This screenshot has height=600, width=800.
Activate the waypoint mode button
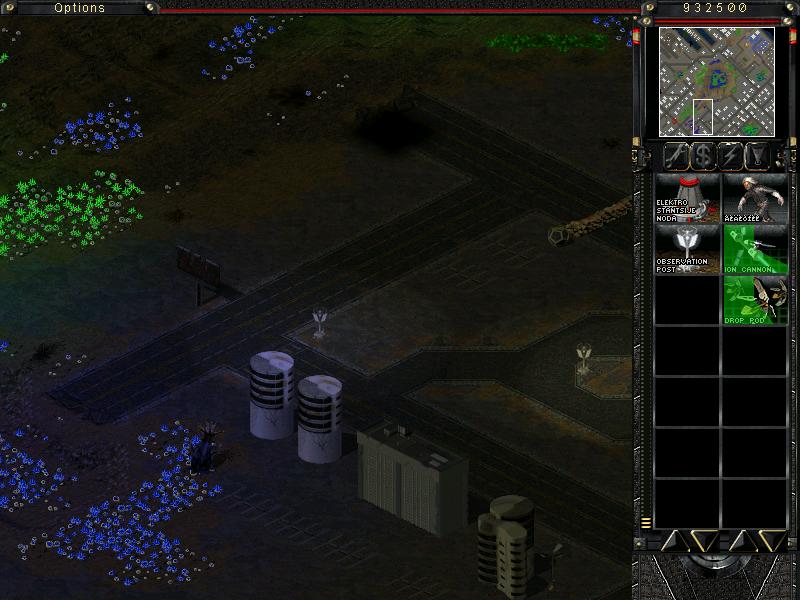761,156
